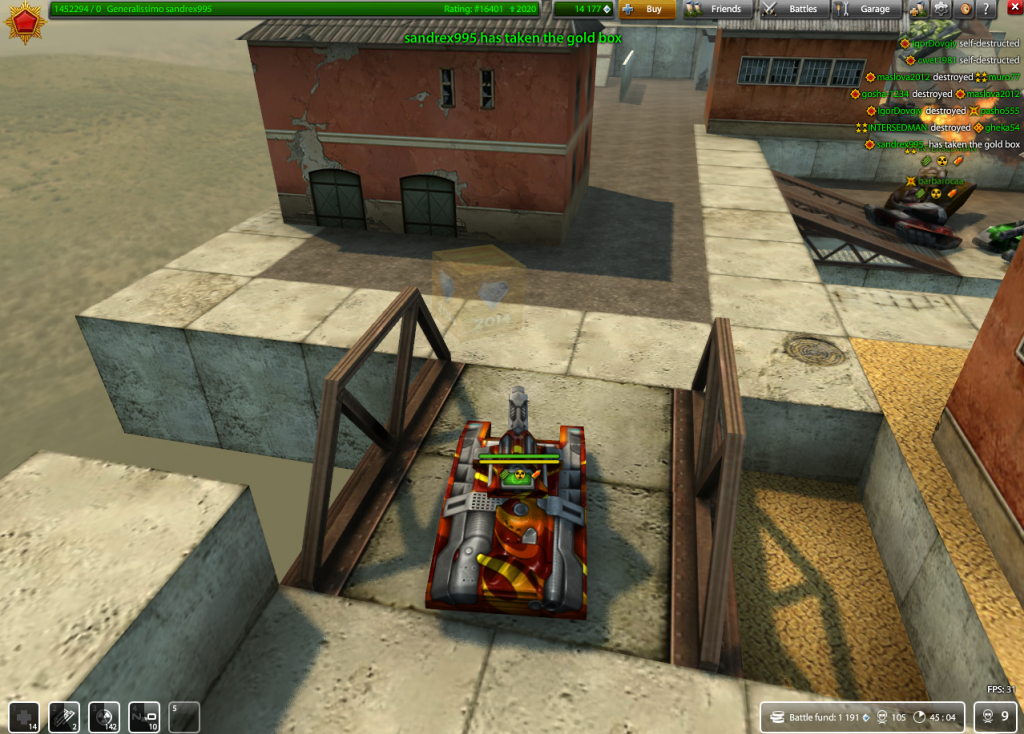
Task: Toggle the sound button in top bar
Action: click(965, 9)
